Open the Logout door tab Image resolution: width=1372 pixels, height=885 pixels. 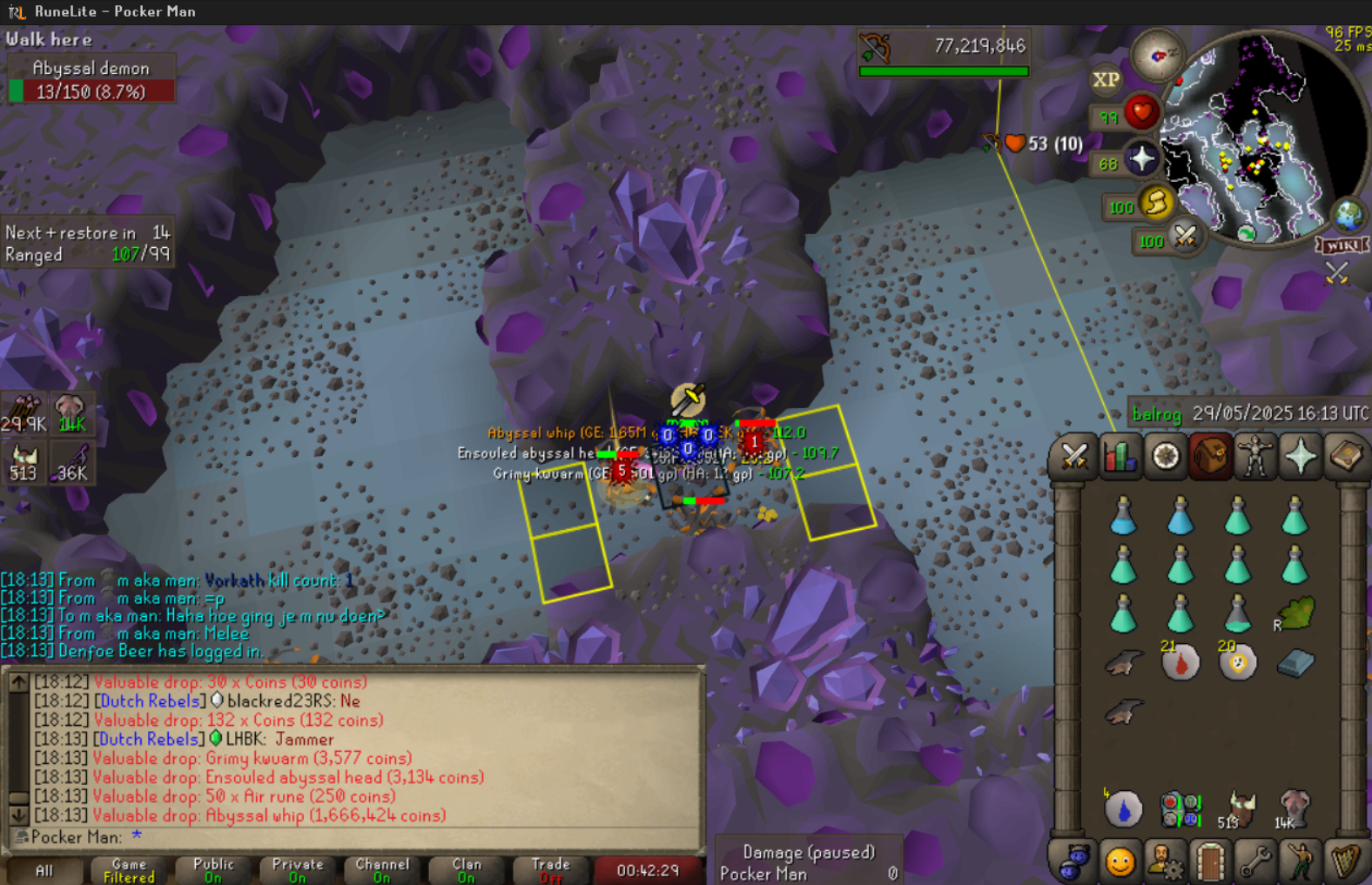(1210, 862)
